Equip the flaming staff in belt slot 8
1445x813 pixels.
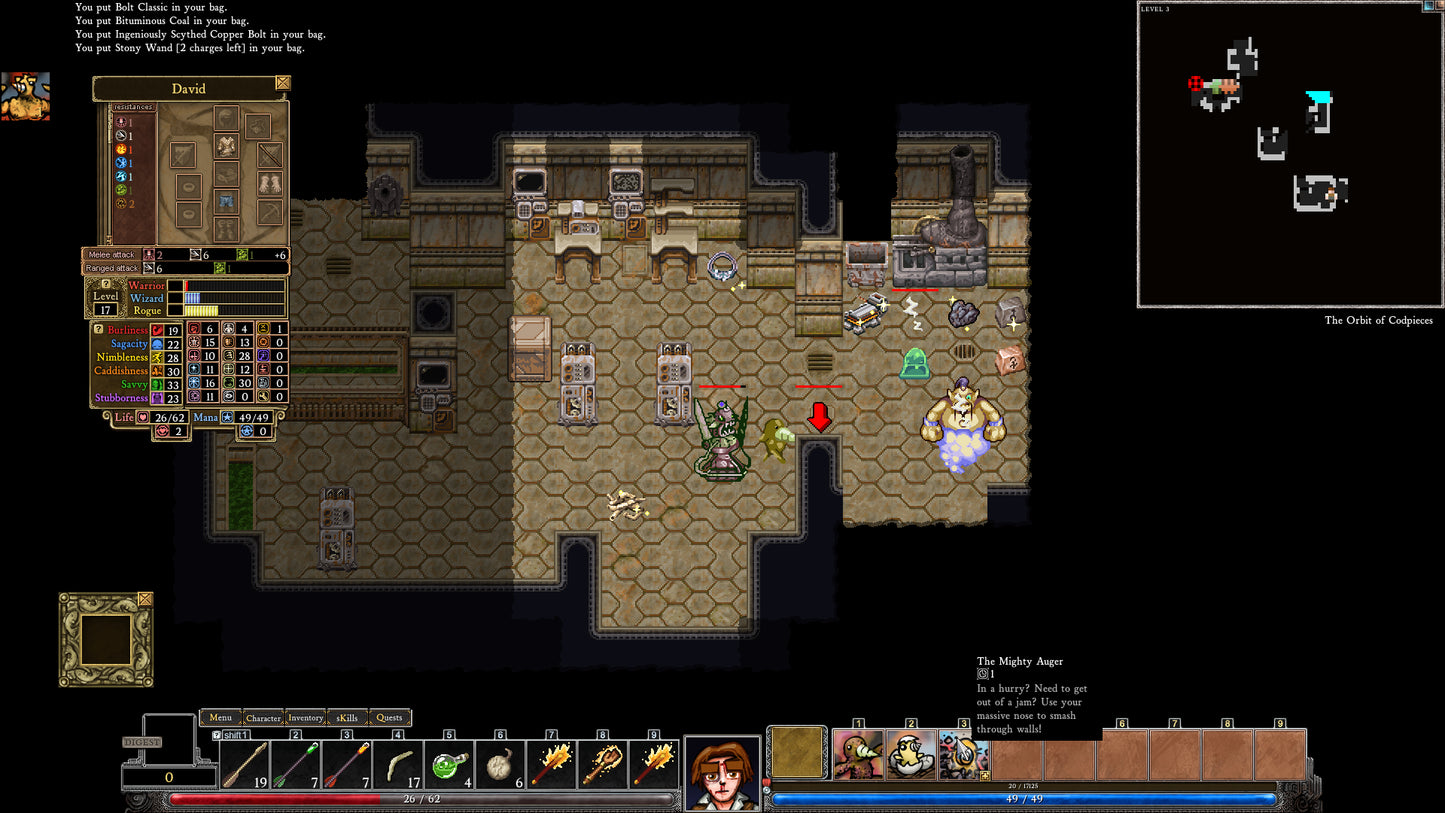click(x=601, y=762)
